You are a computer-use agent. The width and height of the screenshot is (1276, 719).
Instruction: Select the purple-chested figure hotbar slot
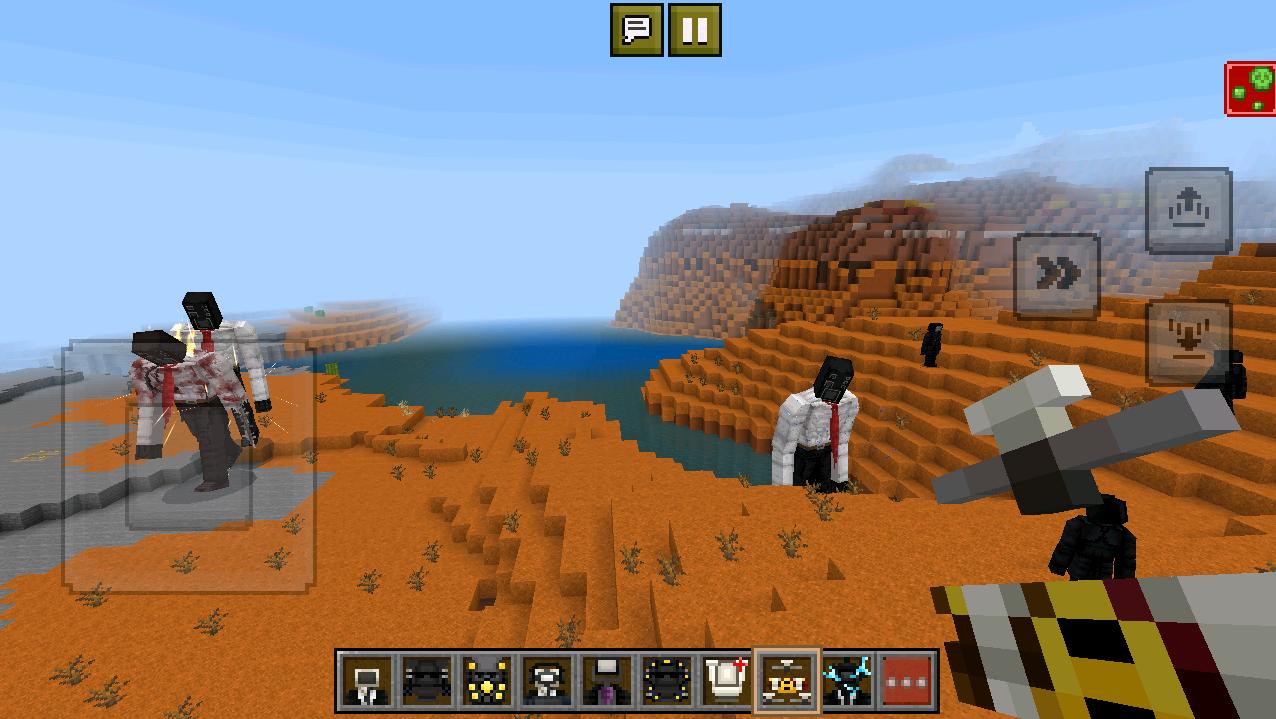click(x=607, y=681)
